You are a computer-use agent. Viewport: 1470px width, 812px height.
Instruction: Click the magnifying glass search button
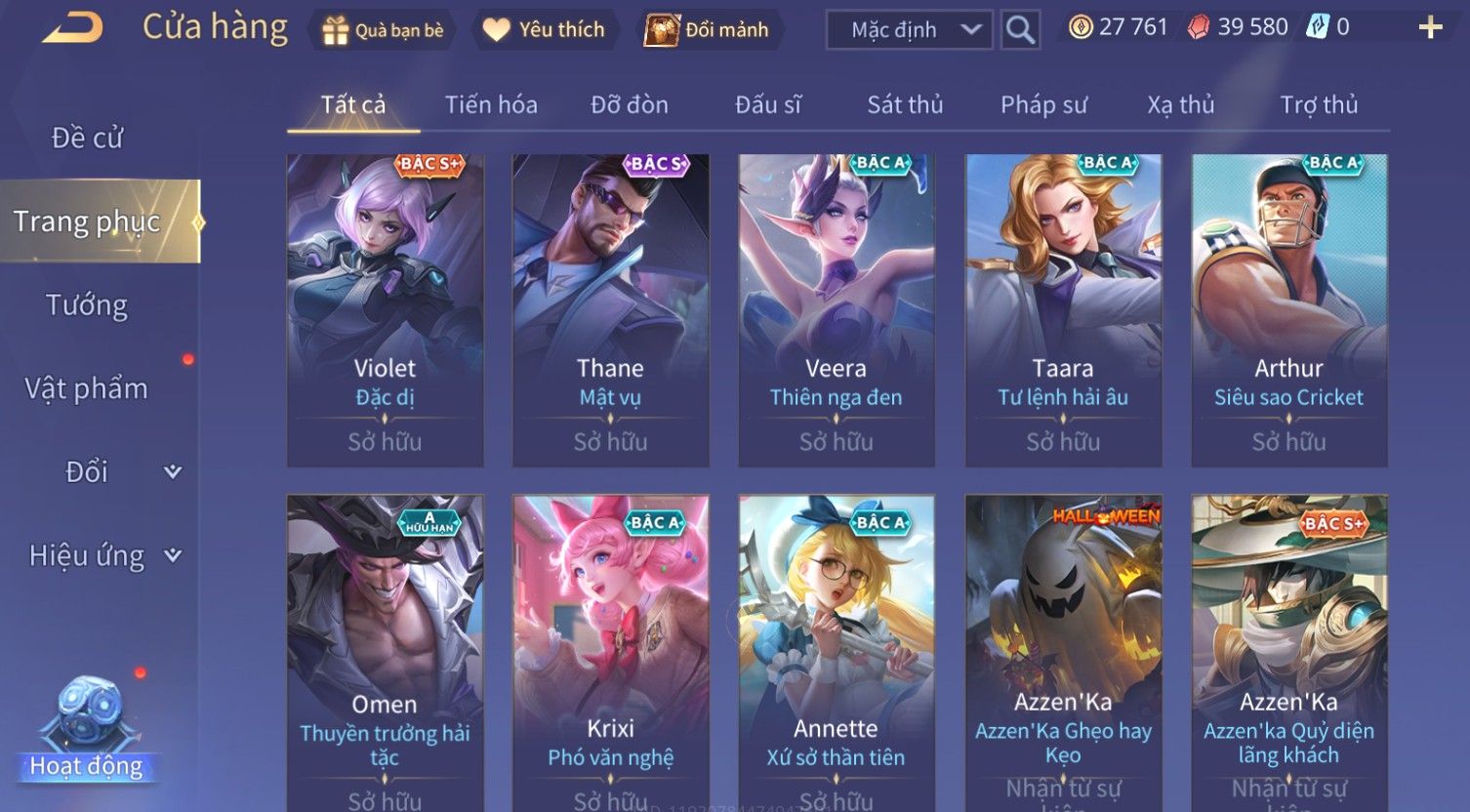pos(1020,30)
